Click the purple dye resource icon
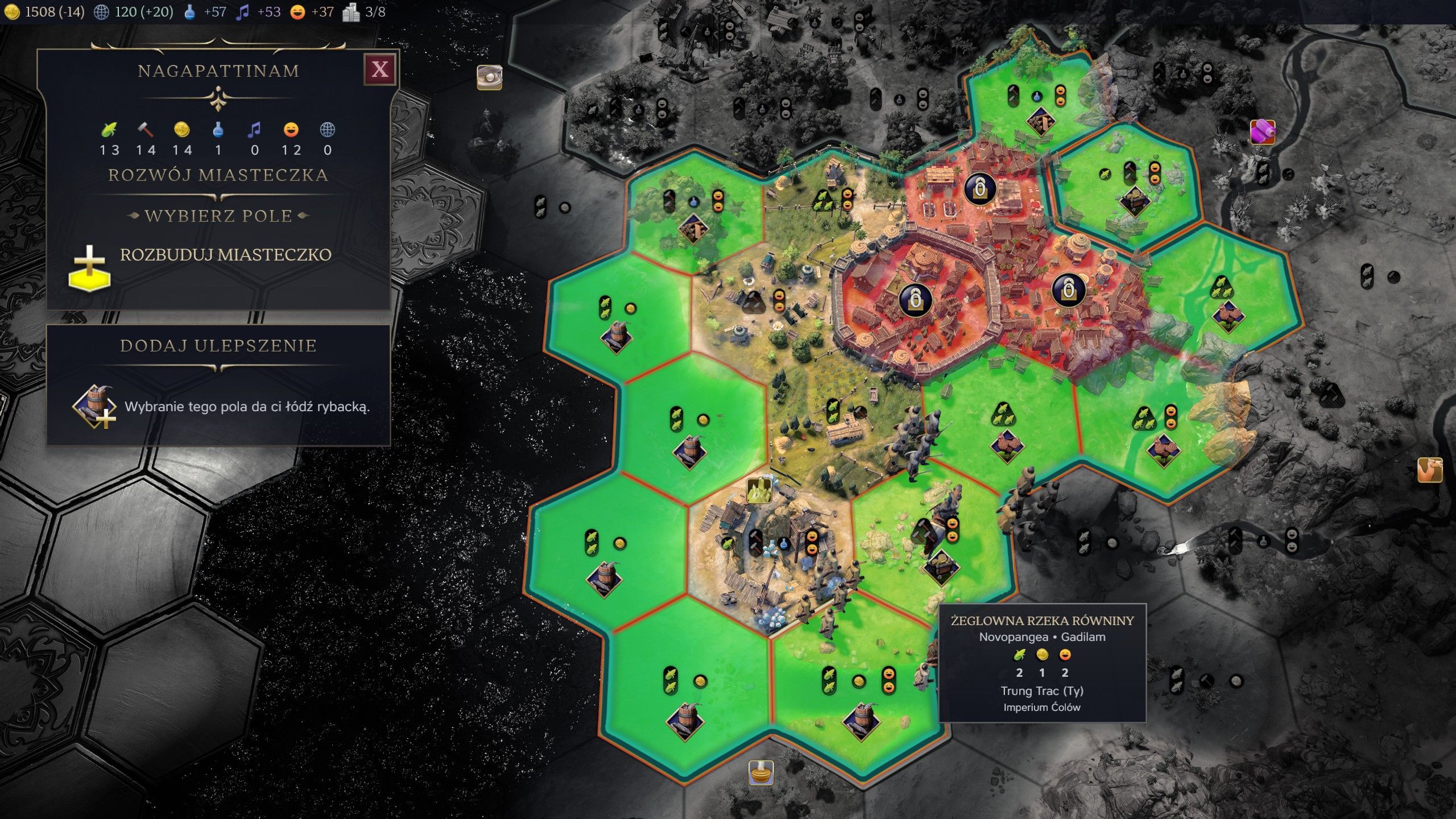 (x=1262, y=132)
